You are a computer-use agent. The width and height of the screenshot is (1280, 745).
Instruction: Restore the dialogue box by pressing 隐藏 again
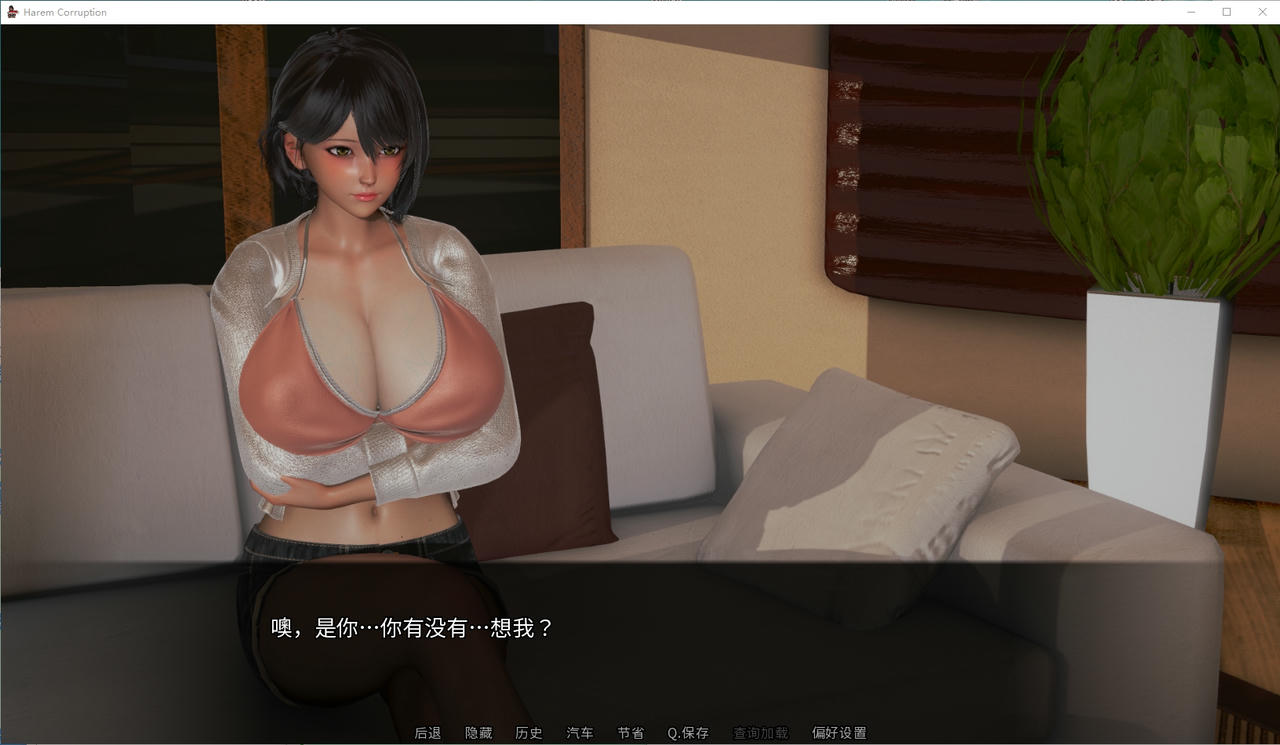pos(479,732)
